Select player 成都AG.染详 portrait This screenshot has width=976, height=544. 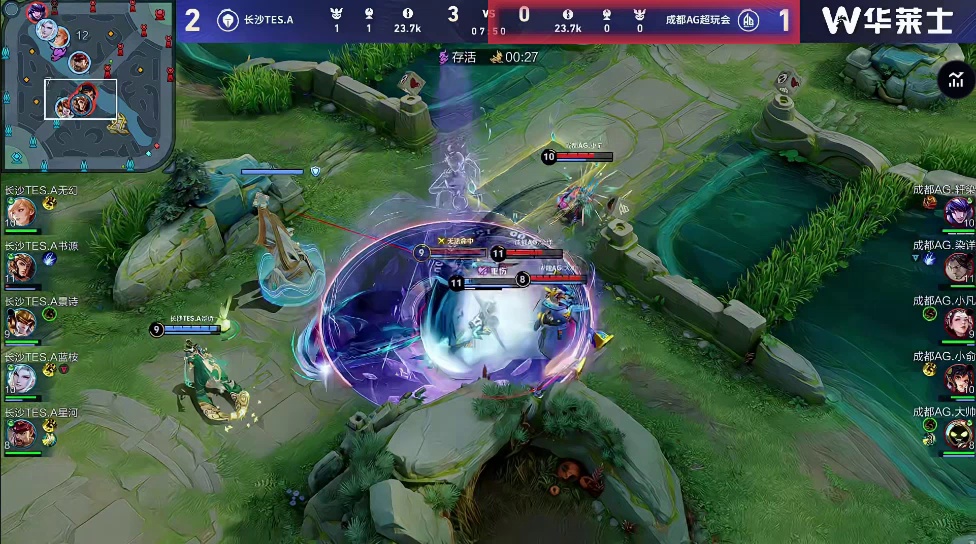[958, 266]
